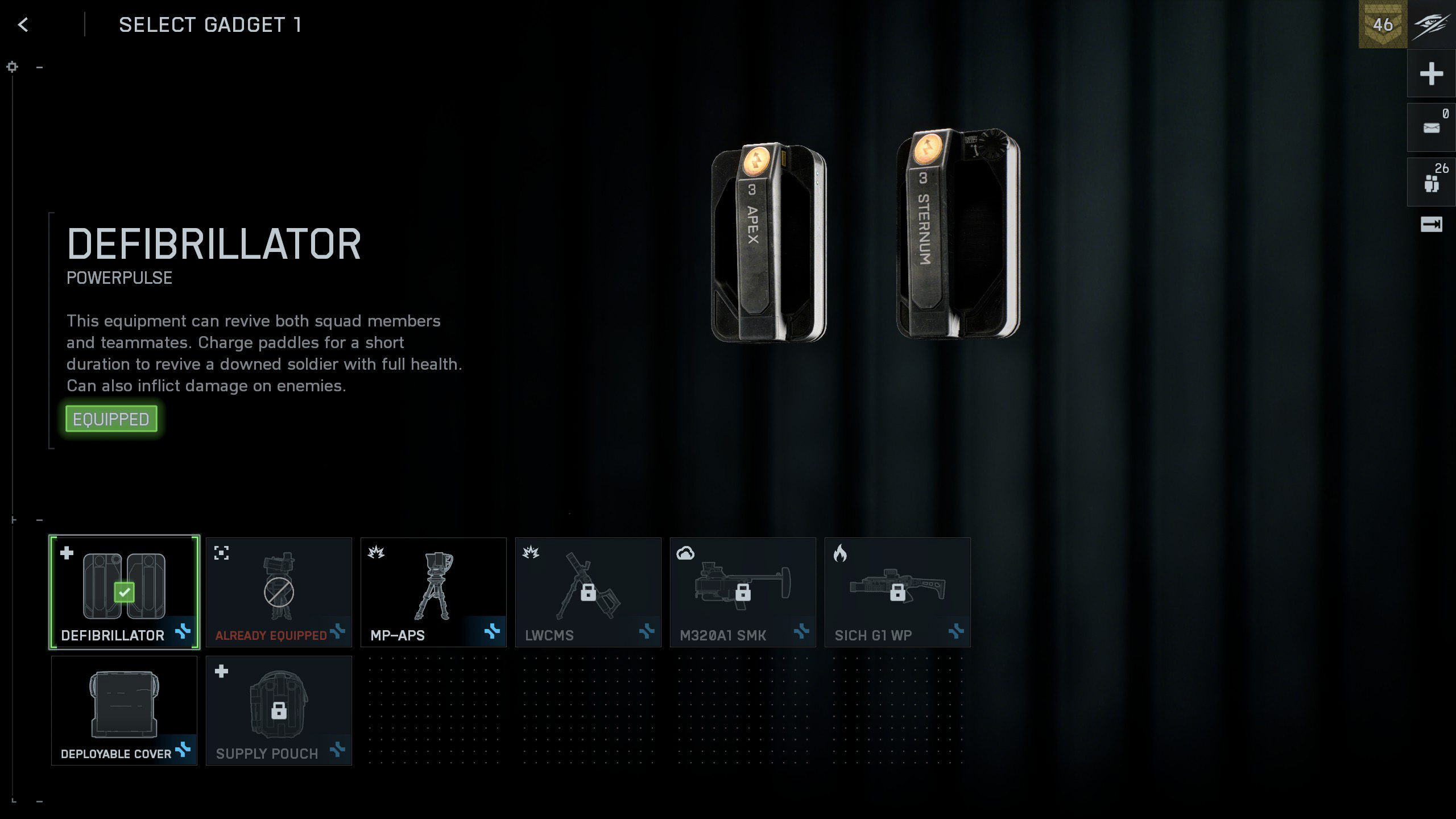Show the squad members icon
Screen dimensions: 1456x819
1431,182
